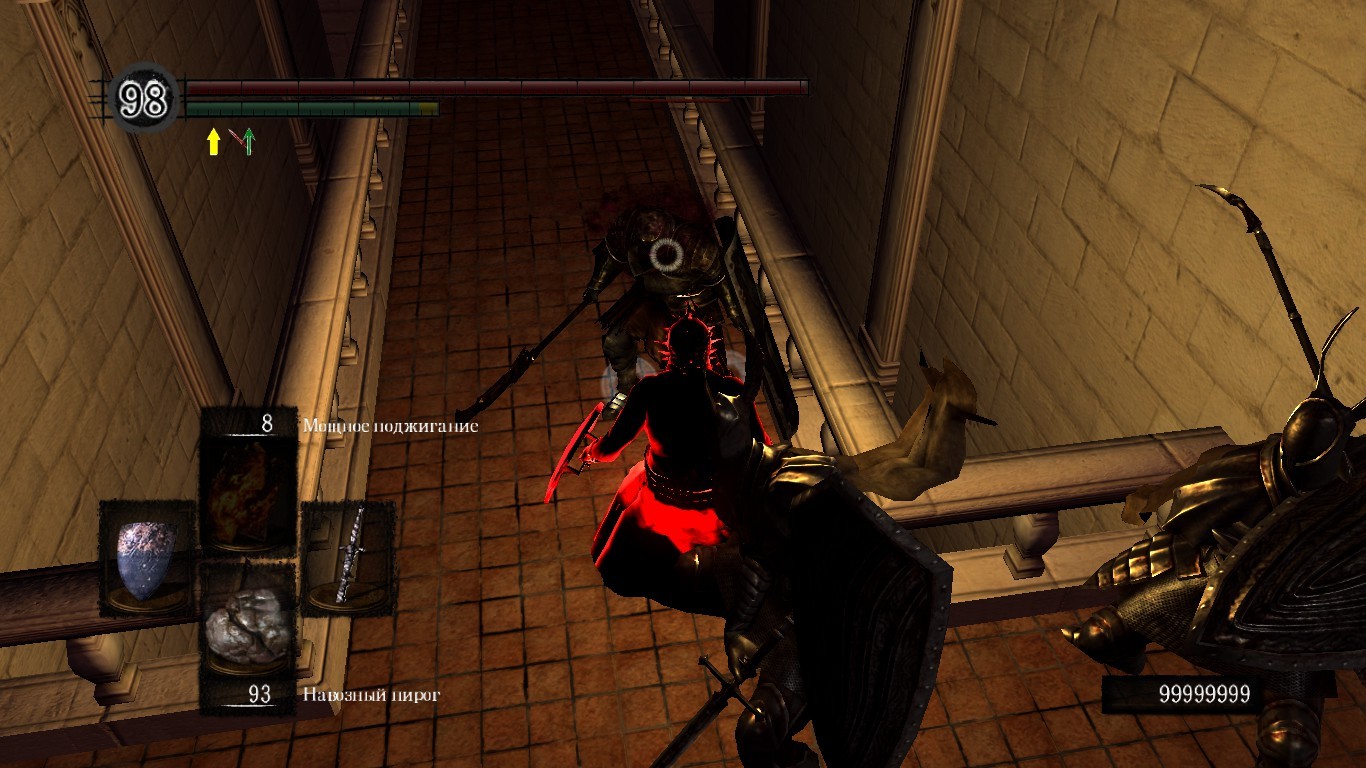Click the green arrow status icon
The width and height of the screenshot is (1366, 768).
247,142
